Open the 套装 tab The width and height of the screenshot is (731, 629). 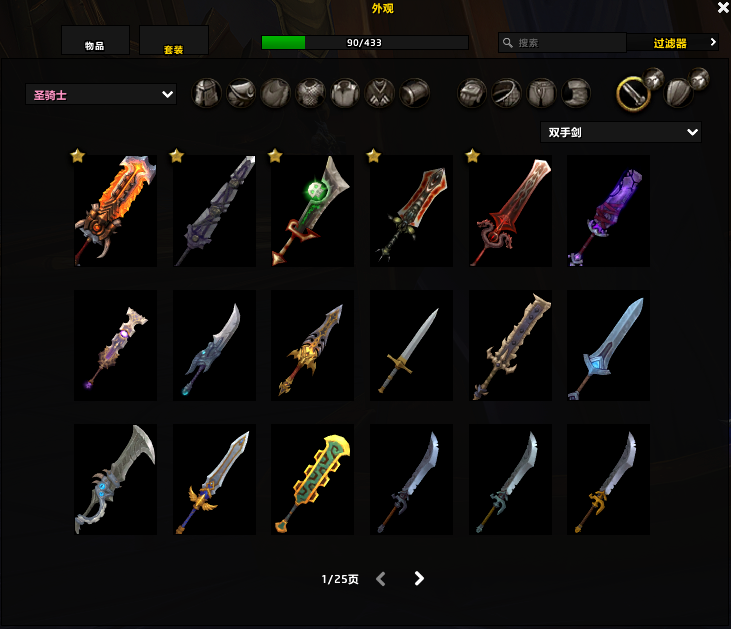tap(173, 42)
